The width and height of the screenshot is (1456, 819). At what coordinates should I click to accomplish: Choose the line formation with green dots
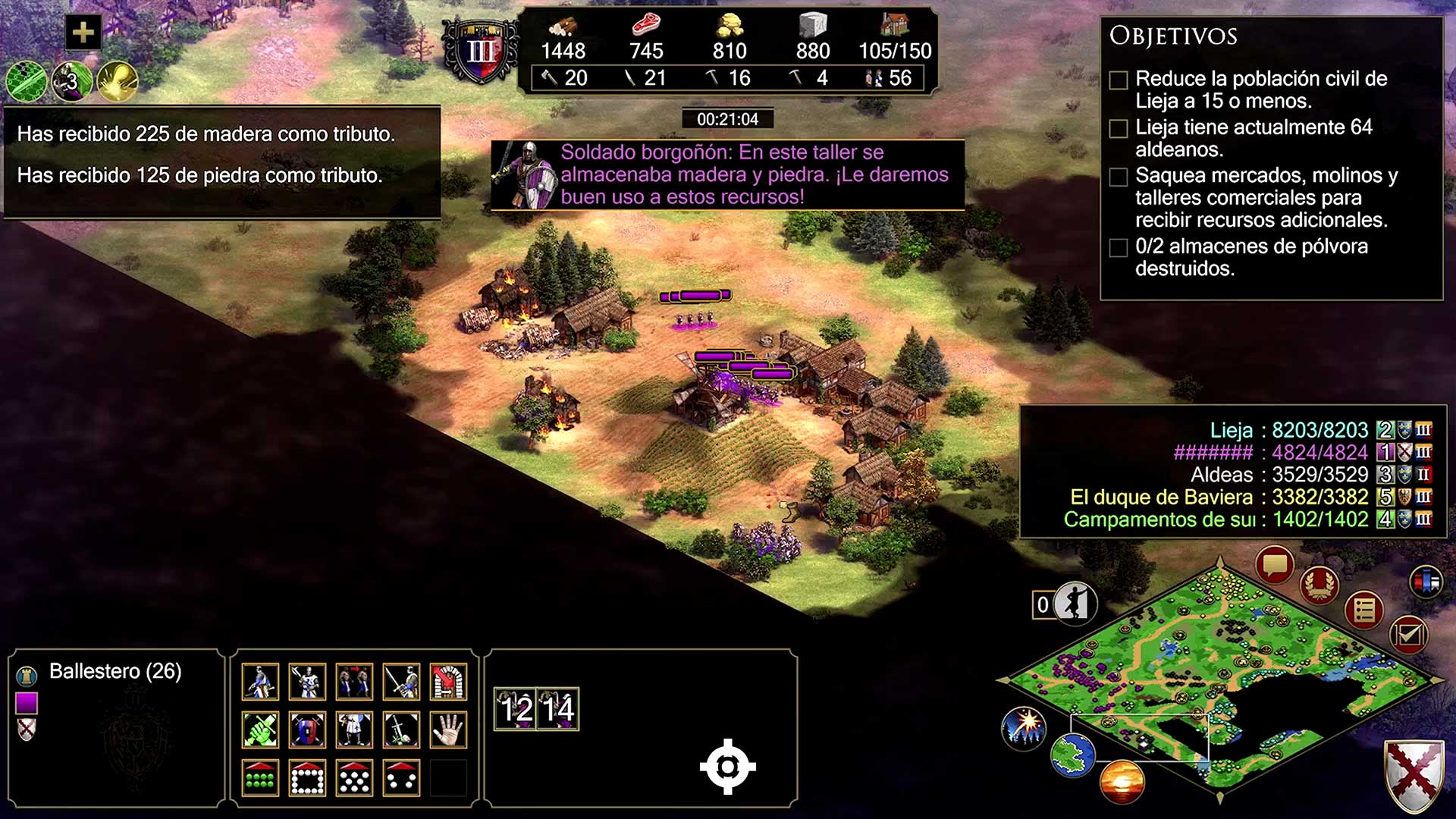(x=260, y=778)
